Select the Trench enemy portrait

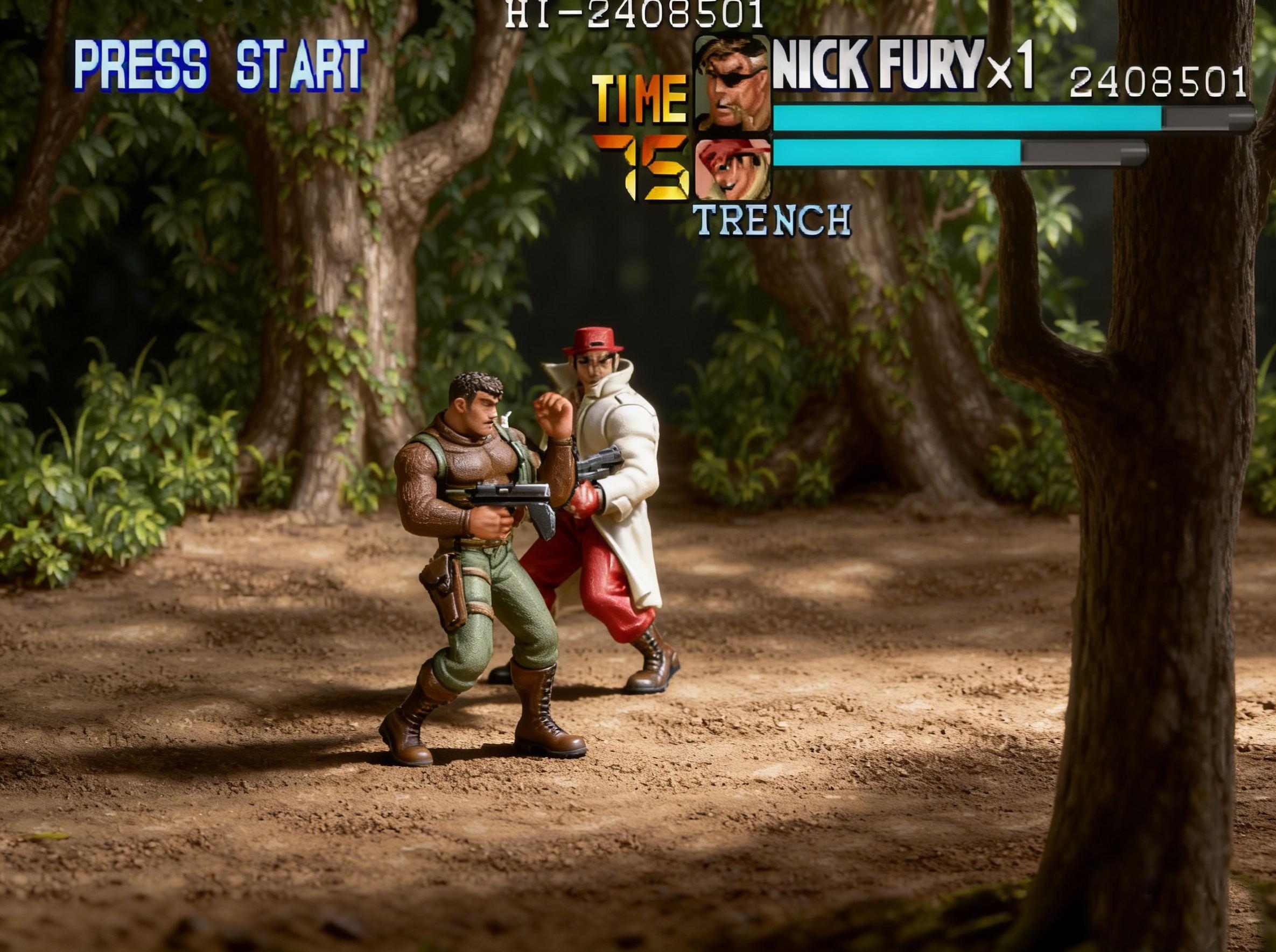pos(733,170)
